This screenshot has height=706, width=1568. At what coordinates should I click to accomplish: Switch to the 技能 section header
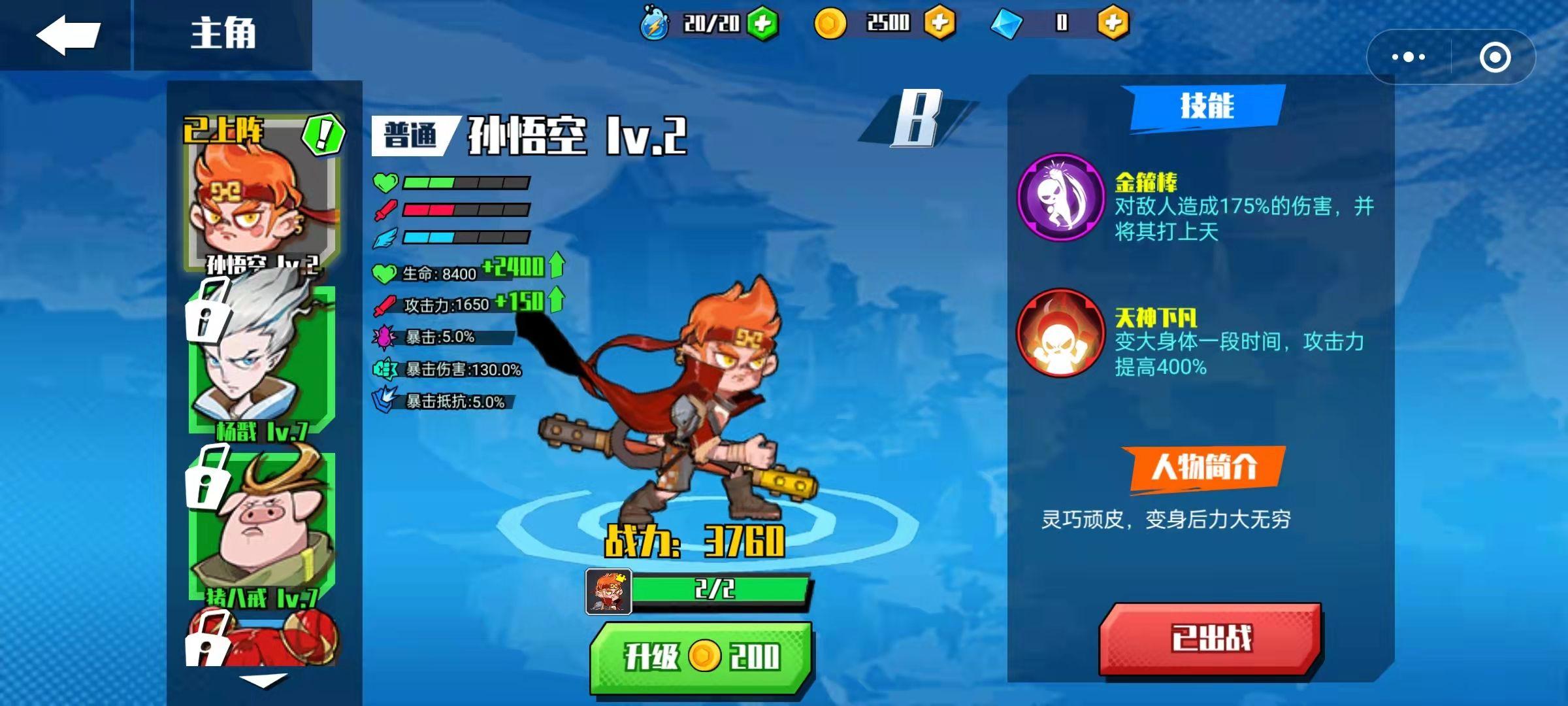(1207, 108)
